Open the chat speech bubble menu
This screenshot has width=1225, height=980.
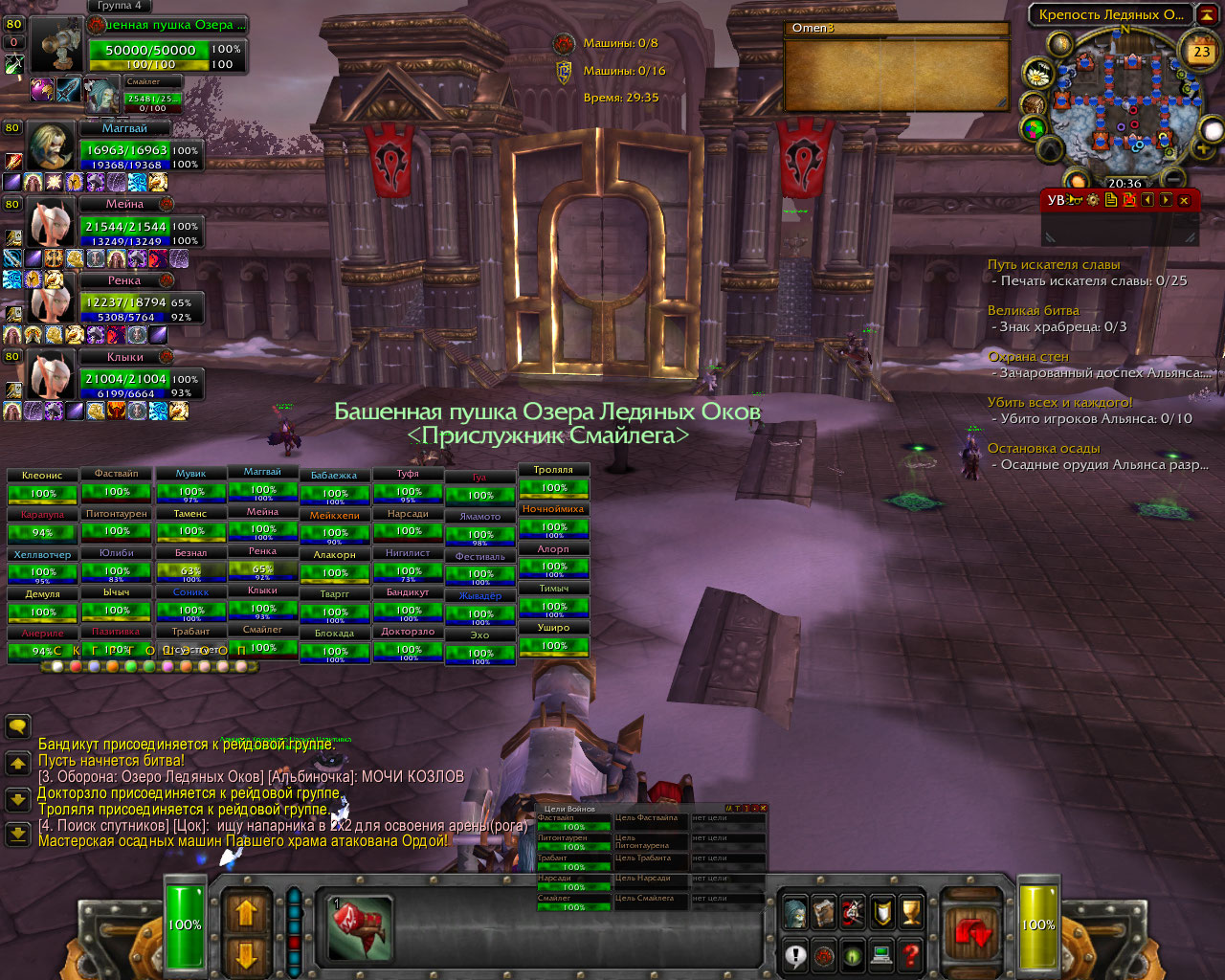(x=17, y=726)
